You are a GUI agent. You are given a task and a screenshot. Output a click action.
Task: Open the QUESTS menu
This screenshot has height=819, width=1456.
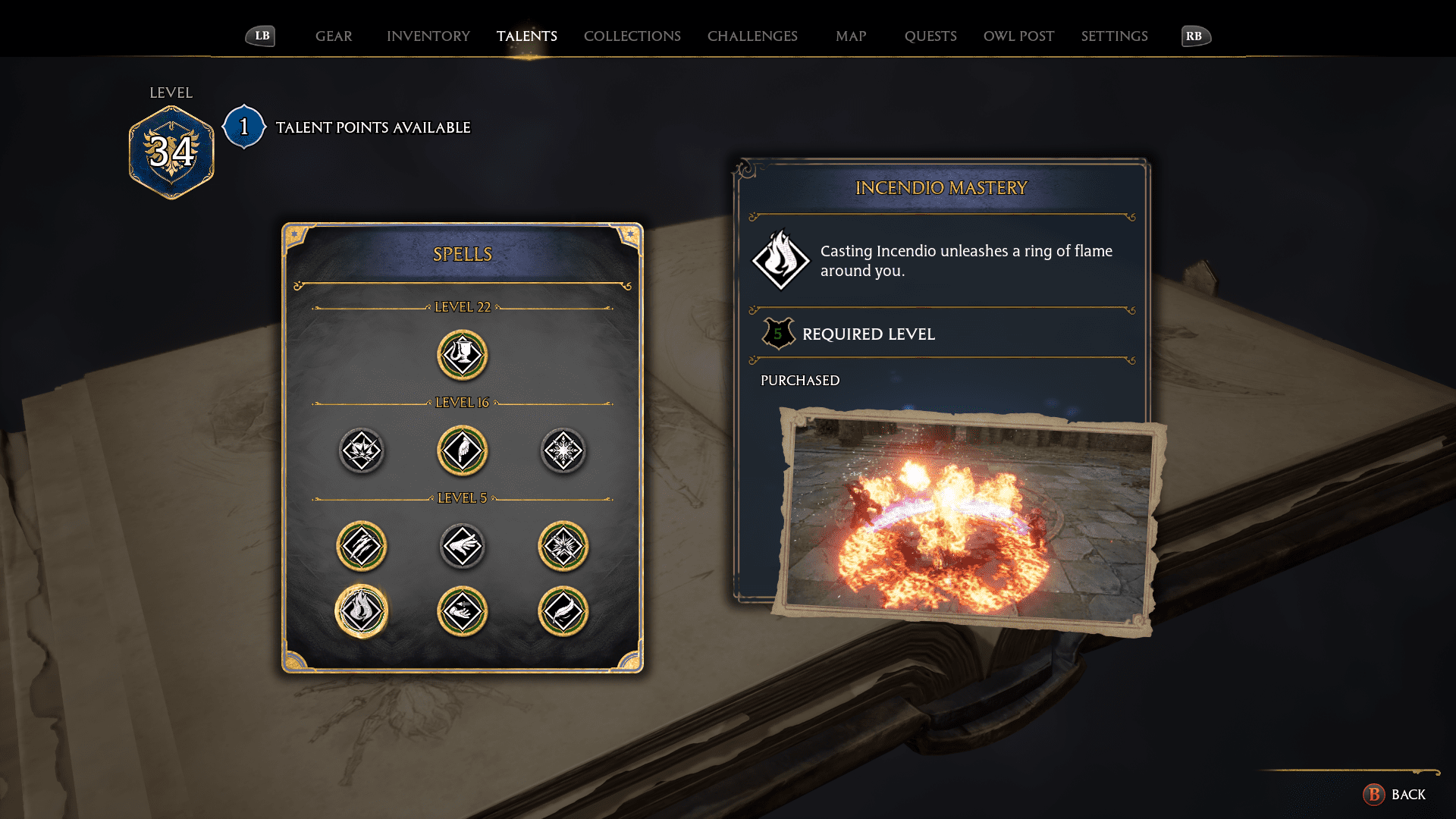(x=931, y=36)
